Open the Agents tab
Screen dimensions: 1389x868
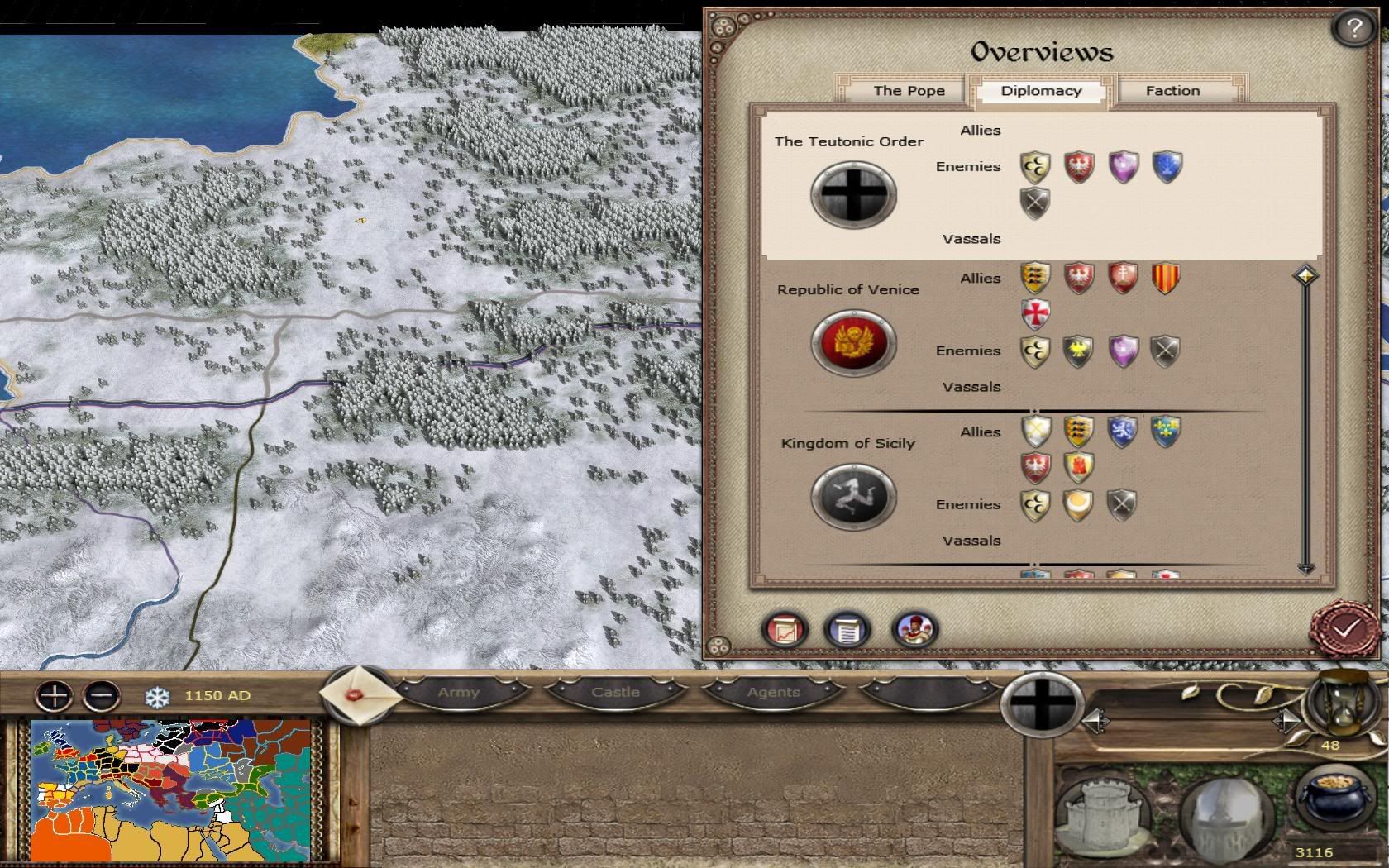pos(773,693)
